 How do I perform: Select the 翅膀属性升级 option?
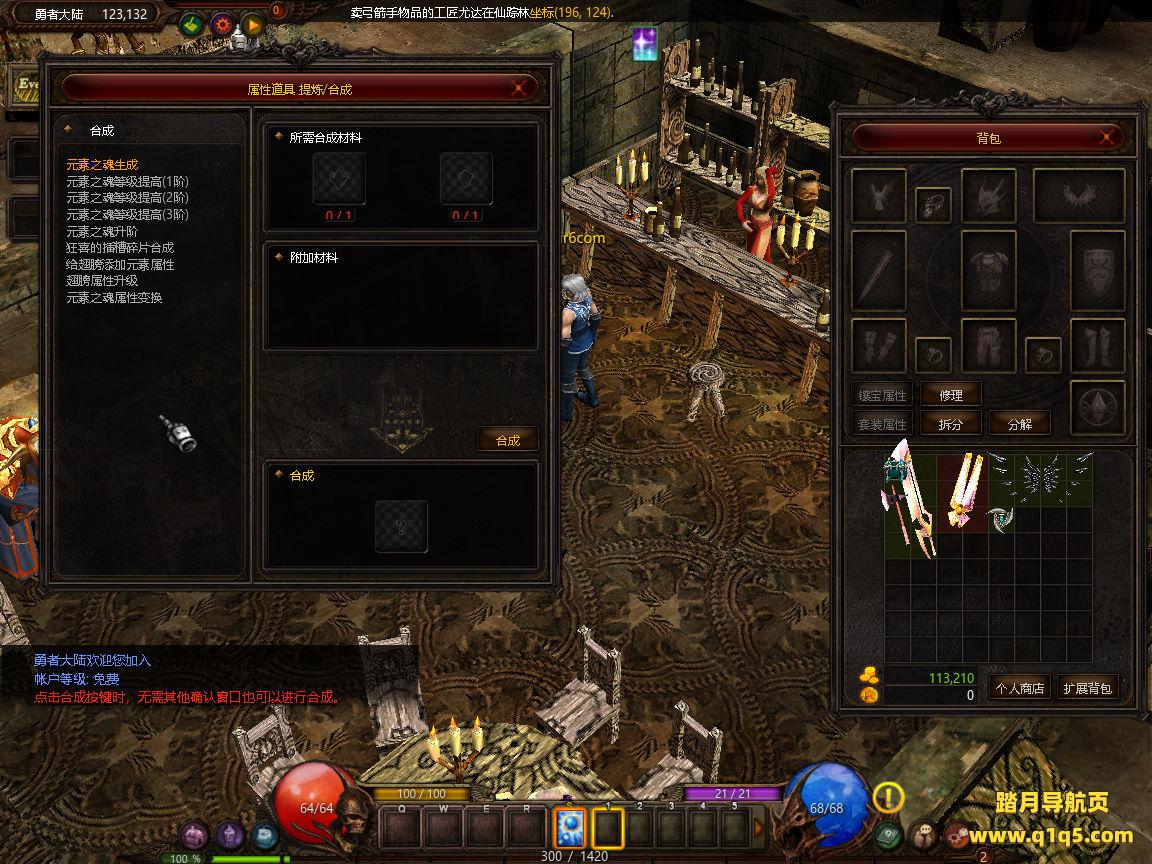point(102,281)
